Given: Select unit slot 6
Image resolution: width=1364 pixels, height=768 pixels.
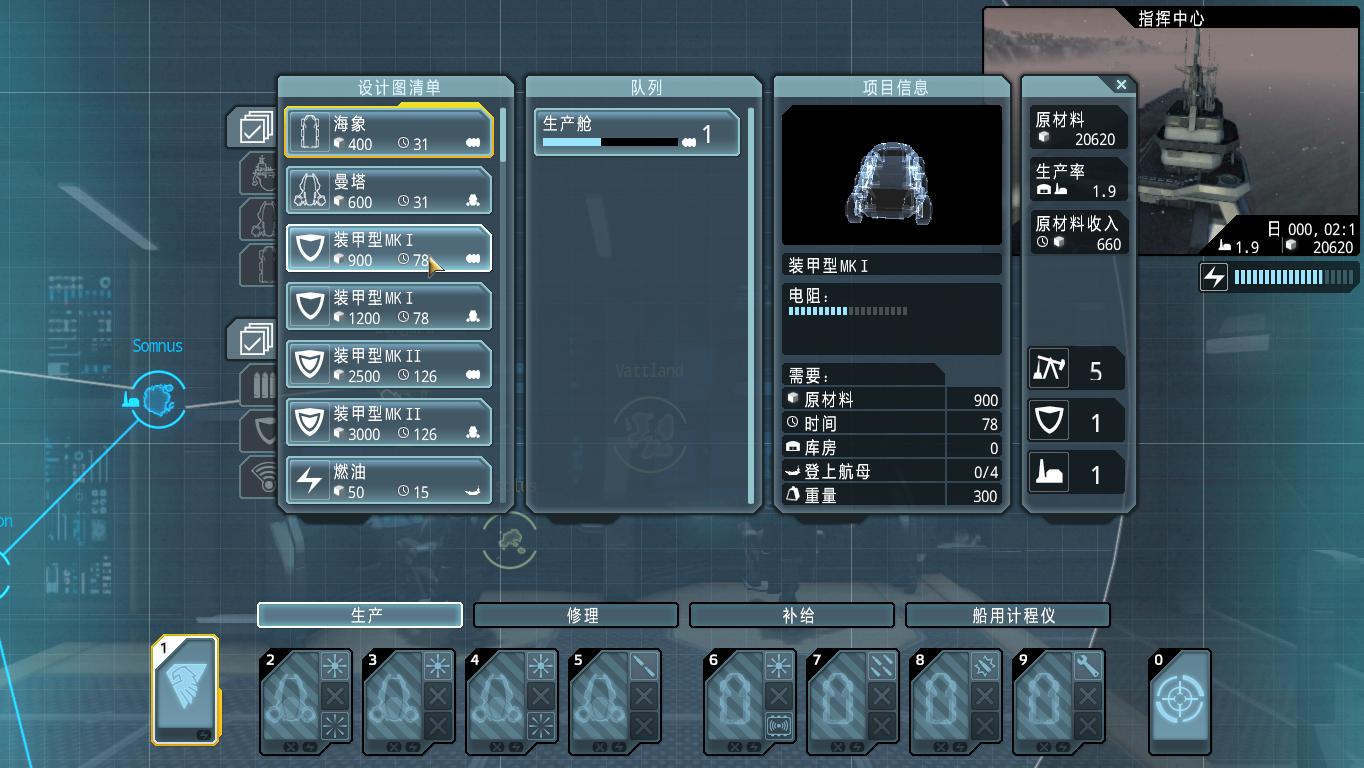Looking at the screenshot, I should click(734, 700).
